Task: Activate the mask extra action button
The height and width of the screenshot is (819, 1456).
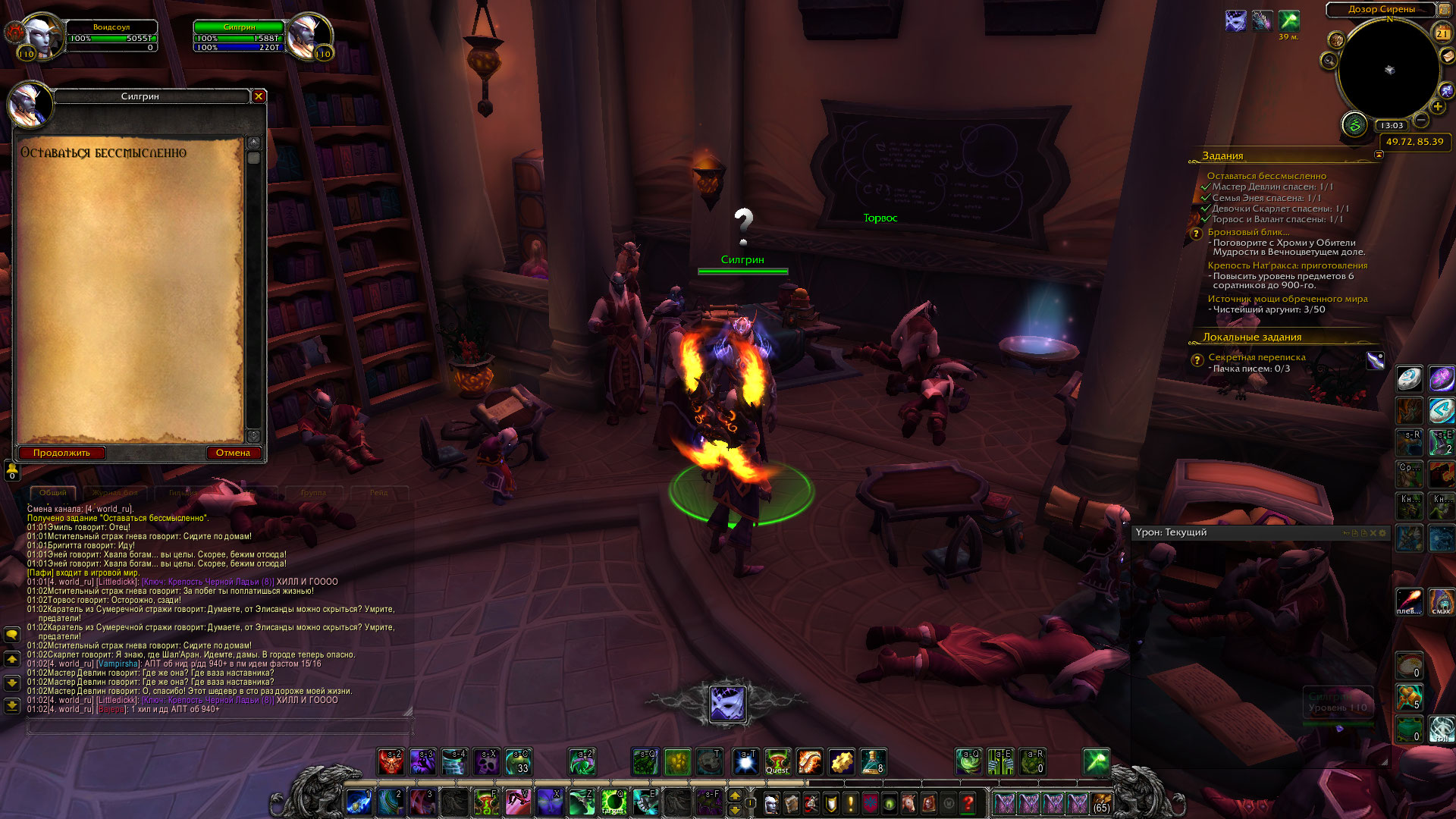Action: tap(728, 704)
